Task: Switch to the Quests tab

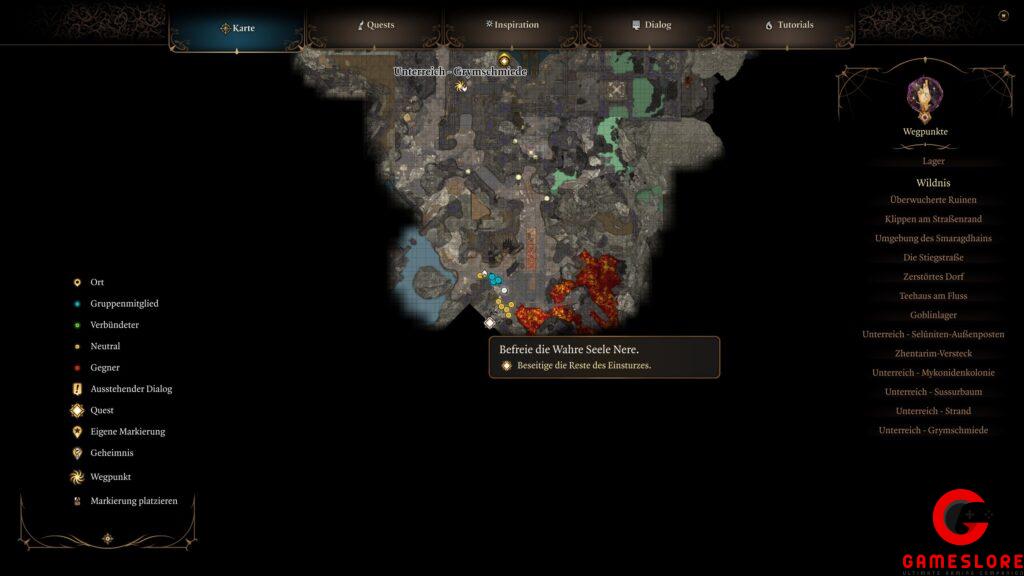Action: click(377, 25)
